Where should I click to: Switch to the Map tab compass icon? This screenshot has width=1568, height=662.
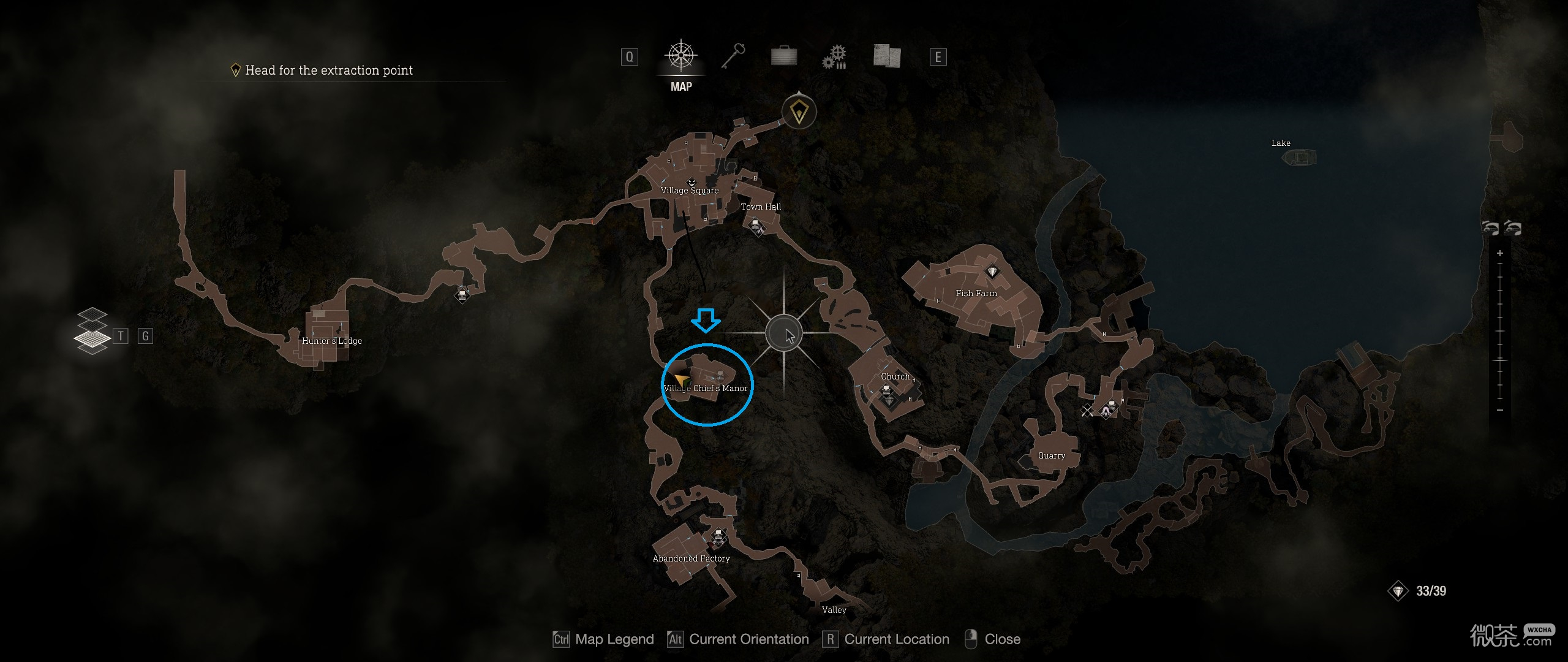(x=680, y=56)
